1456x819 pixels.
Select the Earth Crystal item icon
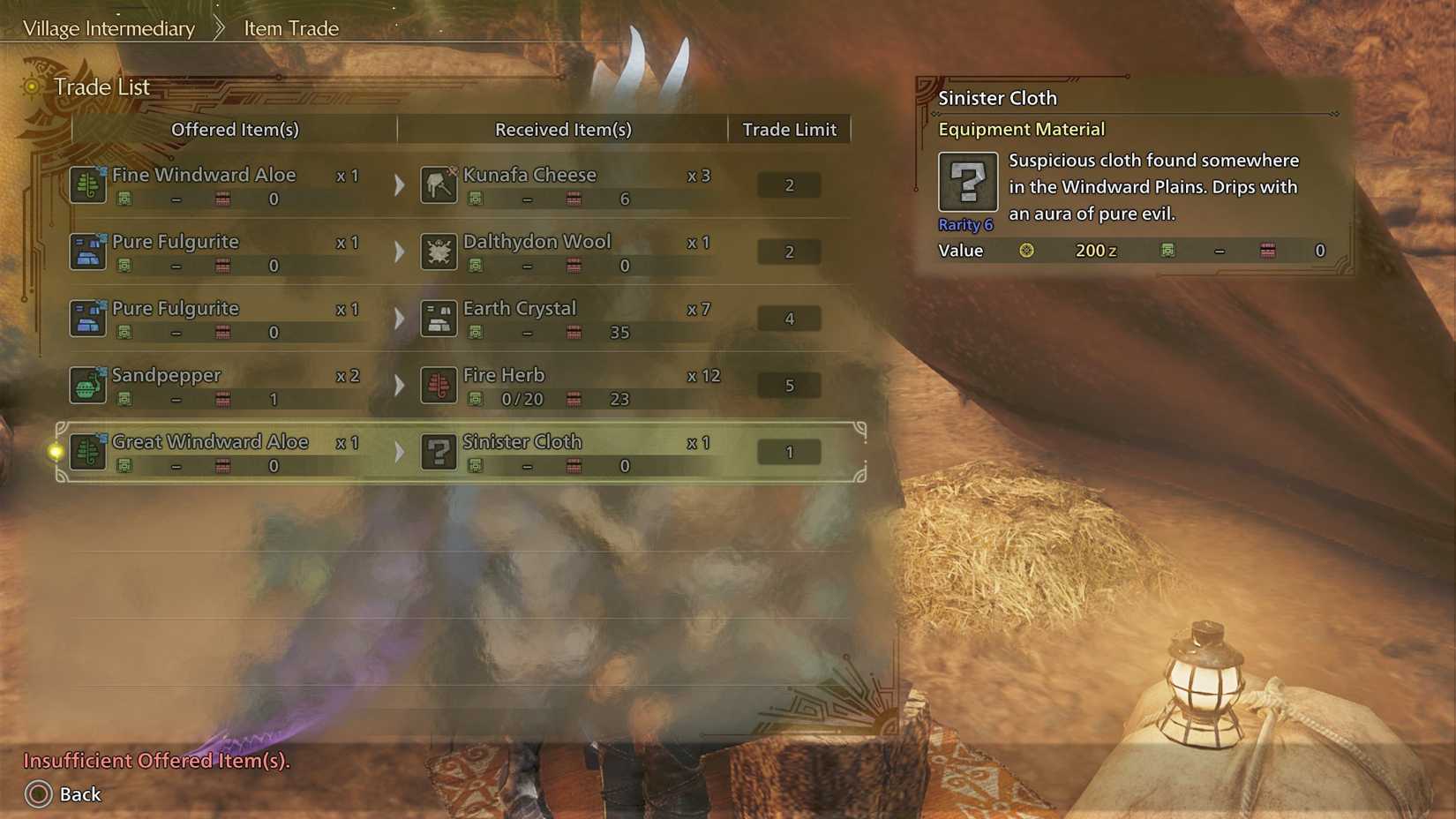[x=439, y=319]
